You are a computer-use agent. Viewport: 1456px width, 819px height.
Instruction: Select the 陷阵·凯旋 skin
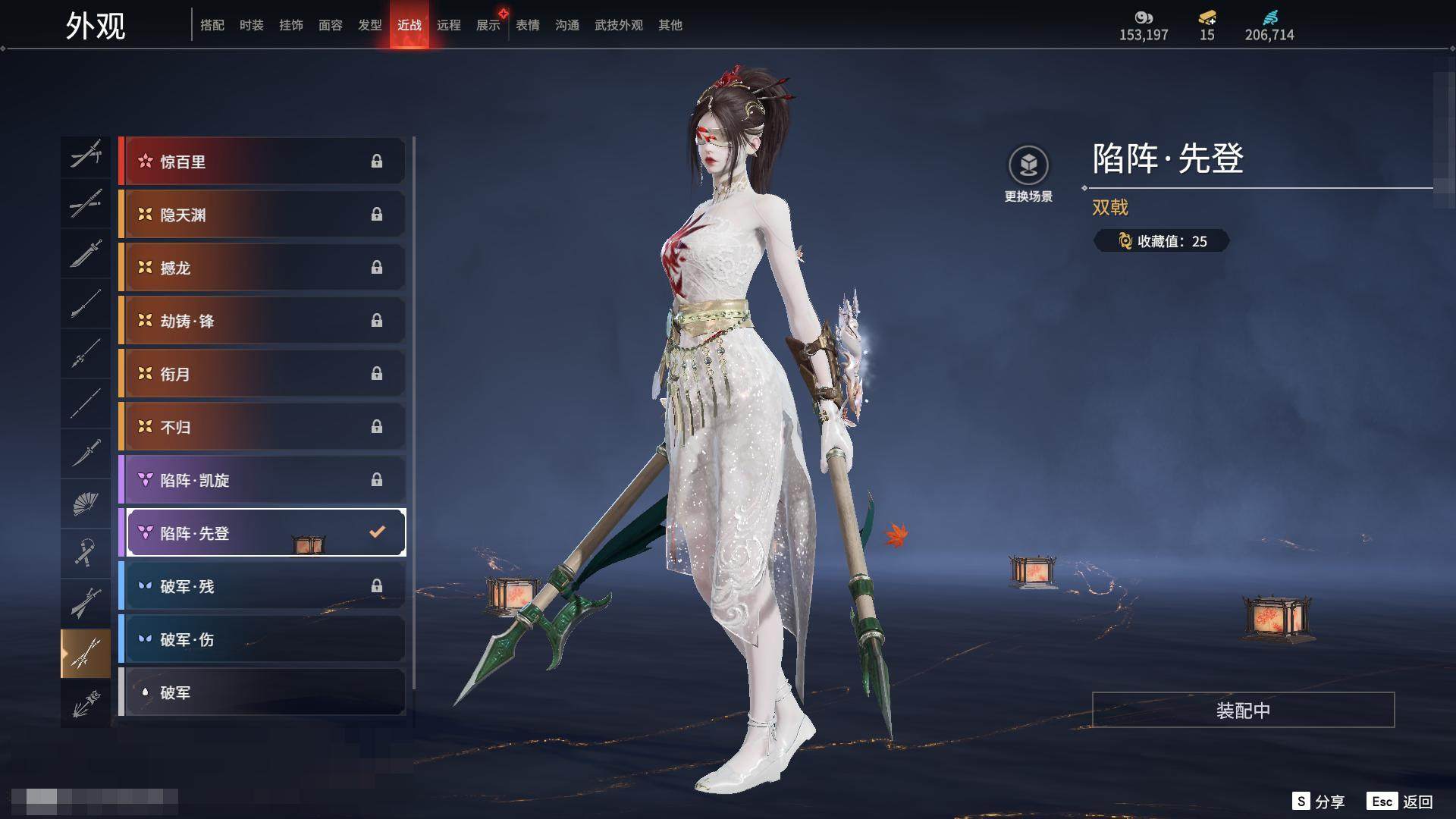coord(262,480)
